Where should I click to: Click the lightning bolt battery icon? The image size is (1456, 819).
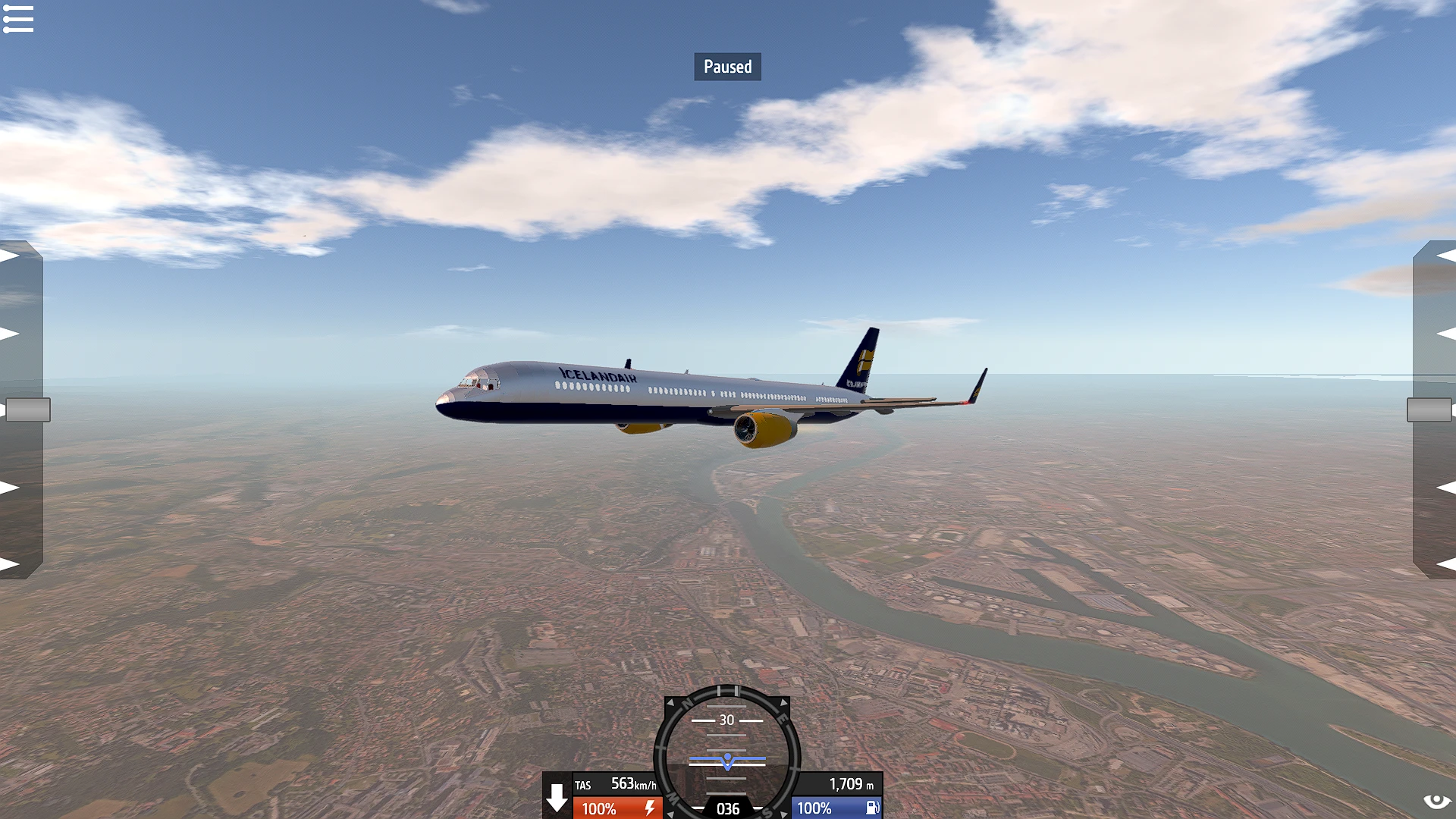click(x=651, y=808)
